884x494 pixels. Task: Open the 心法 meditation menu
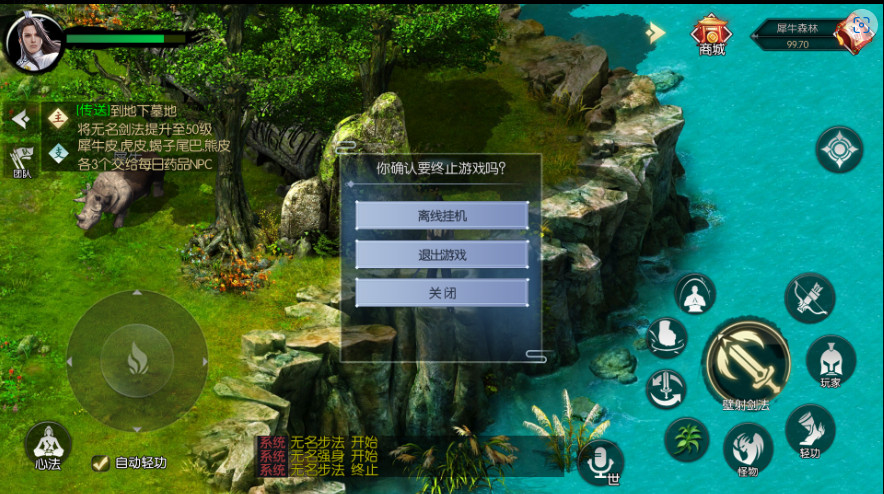pos(47,445)
